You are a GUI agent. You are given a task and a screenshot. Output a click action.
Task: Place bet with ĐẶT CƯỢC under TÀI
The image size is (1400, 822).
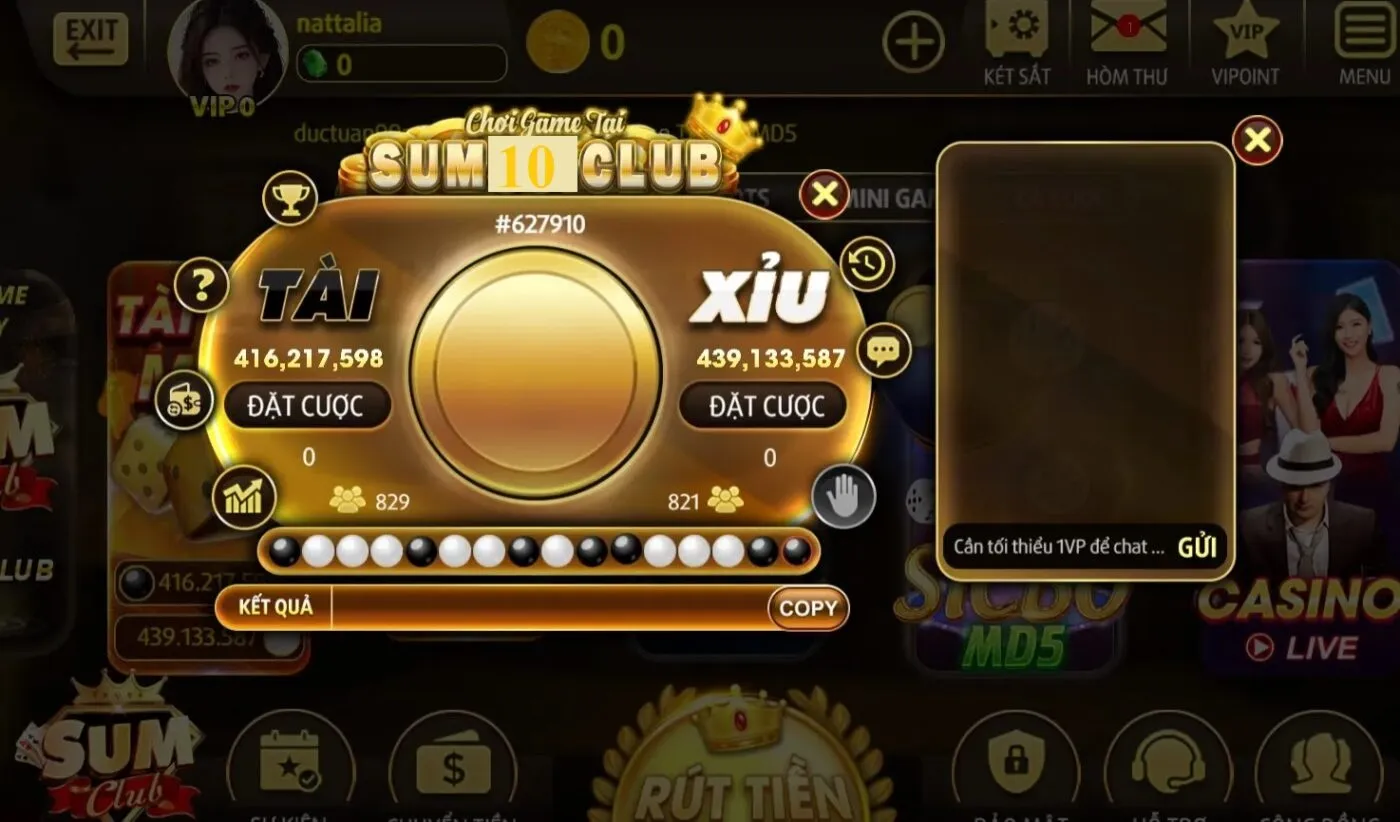308,405
